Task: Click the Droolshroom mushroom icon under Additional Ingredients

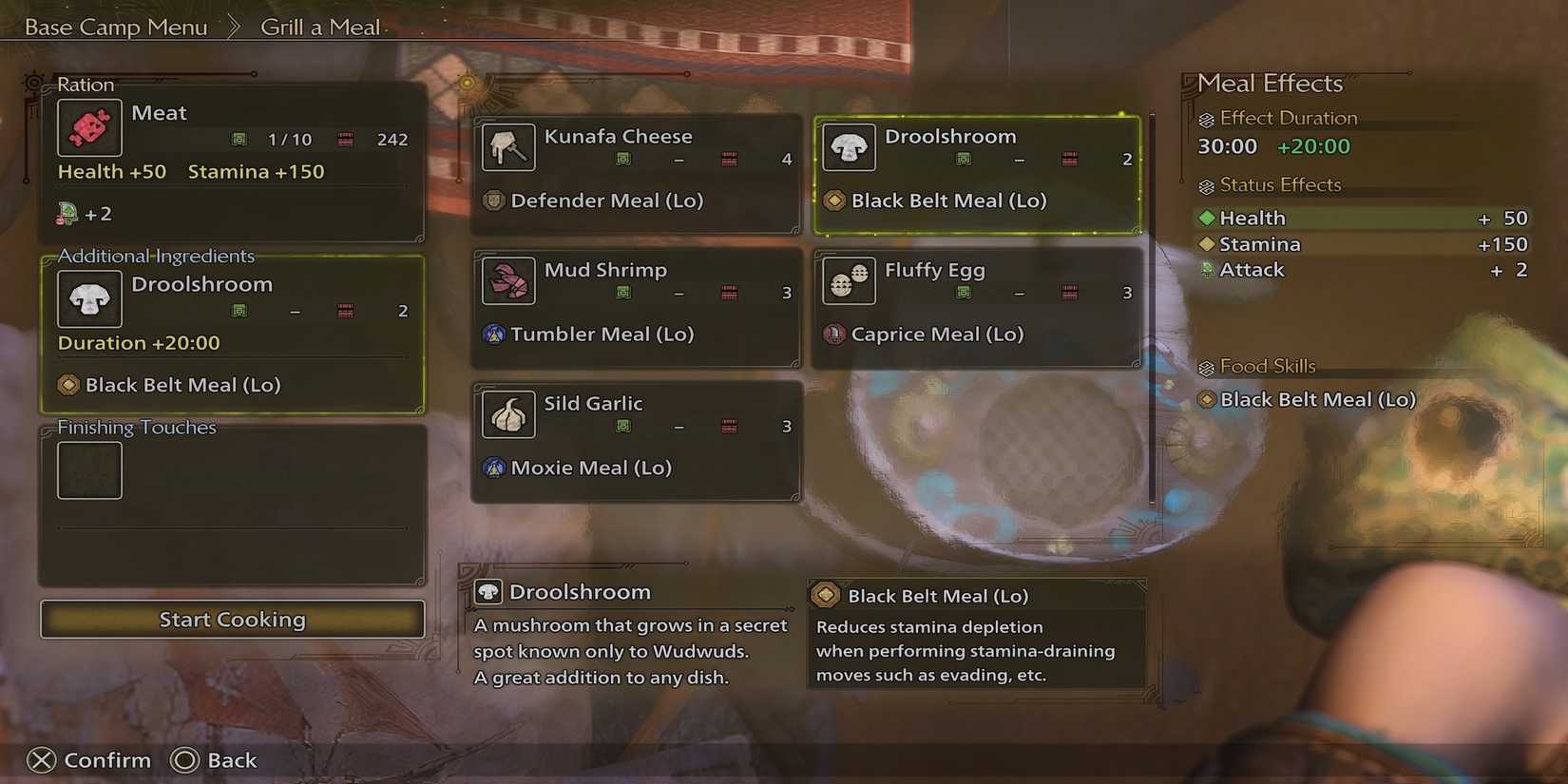Action: click(88, 297)
